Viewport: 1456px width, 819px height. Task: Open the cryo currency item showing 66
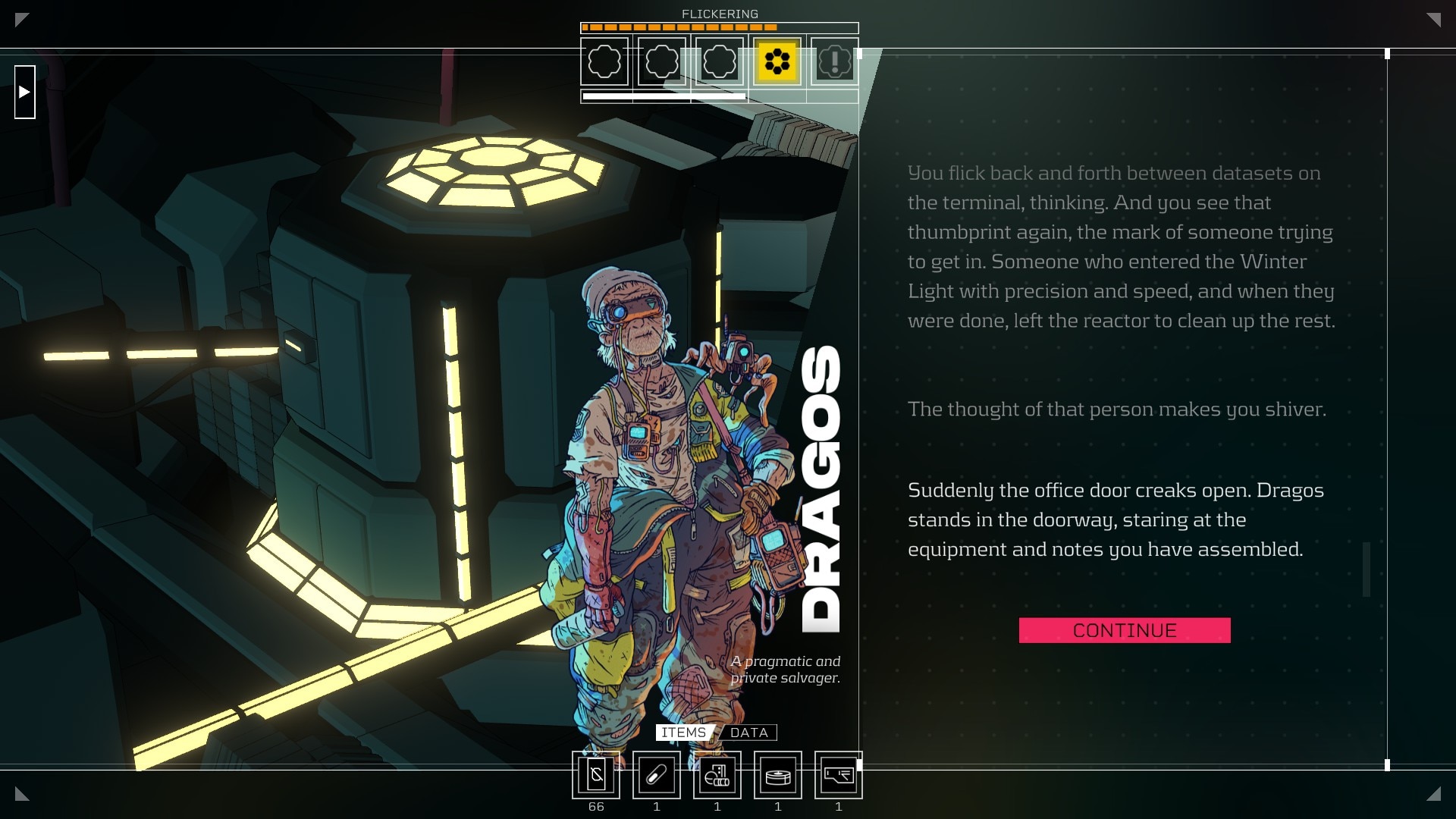coord(596,775)
